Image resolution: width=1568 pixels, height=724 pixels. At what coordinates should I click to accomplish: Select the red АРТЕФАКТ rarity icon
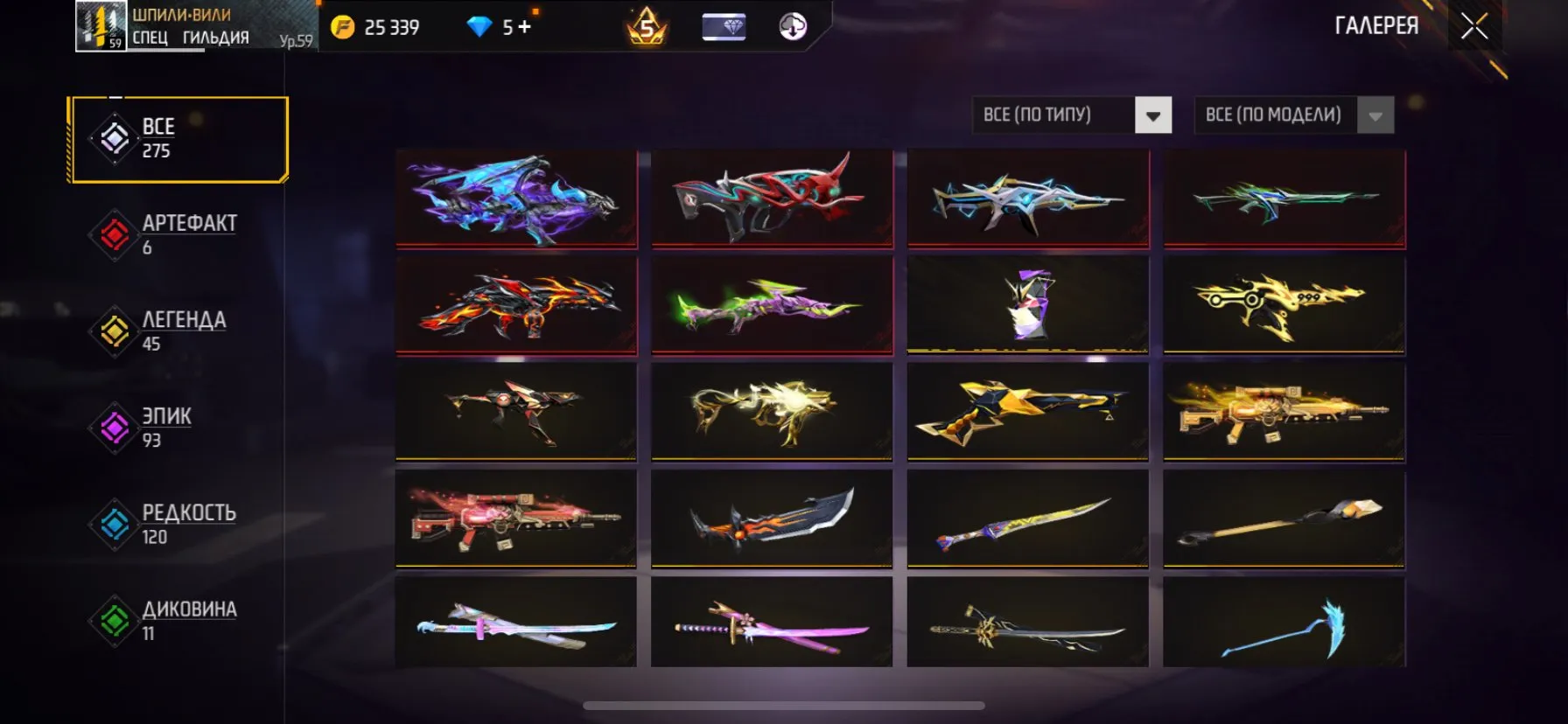click(x=115, y=233)
